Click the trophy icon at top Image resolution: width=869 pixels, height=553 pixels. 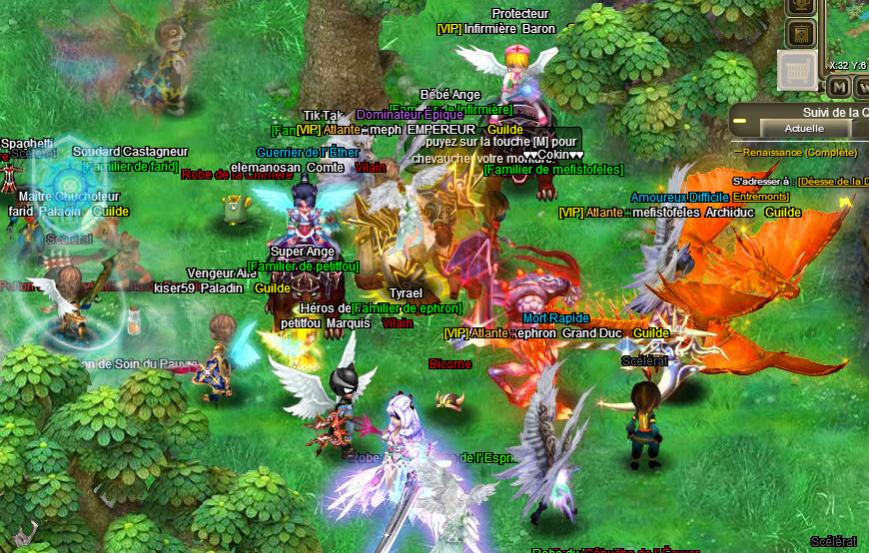click(801, 6)
